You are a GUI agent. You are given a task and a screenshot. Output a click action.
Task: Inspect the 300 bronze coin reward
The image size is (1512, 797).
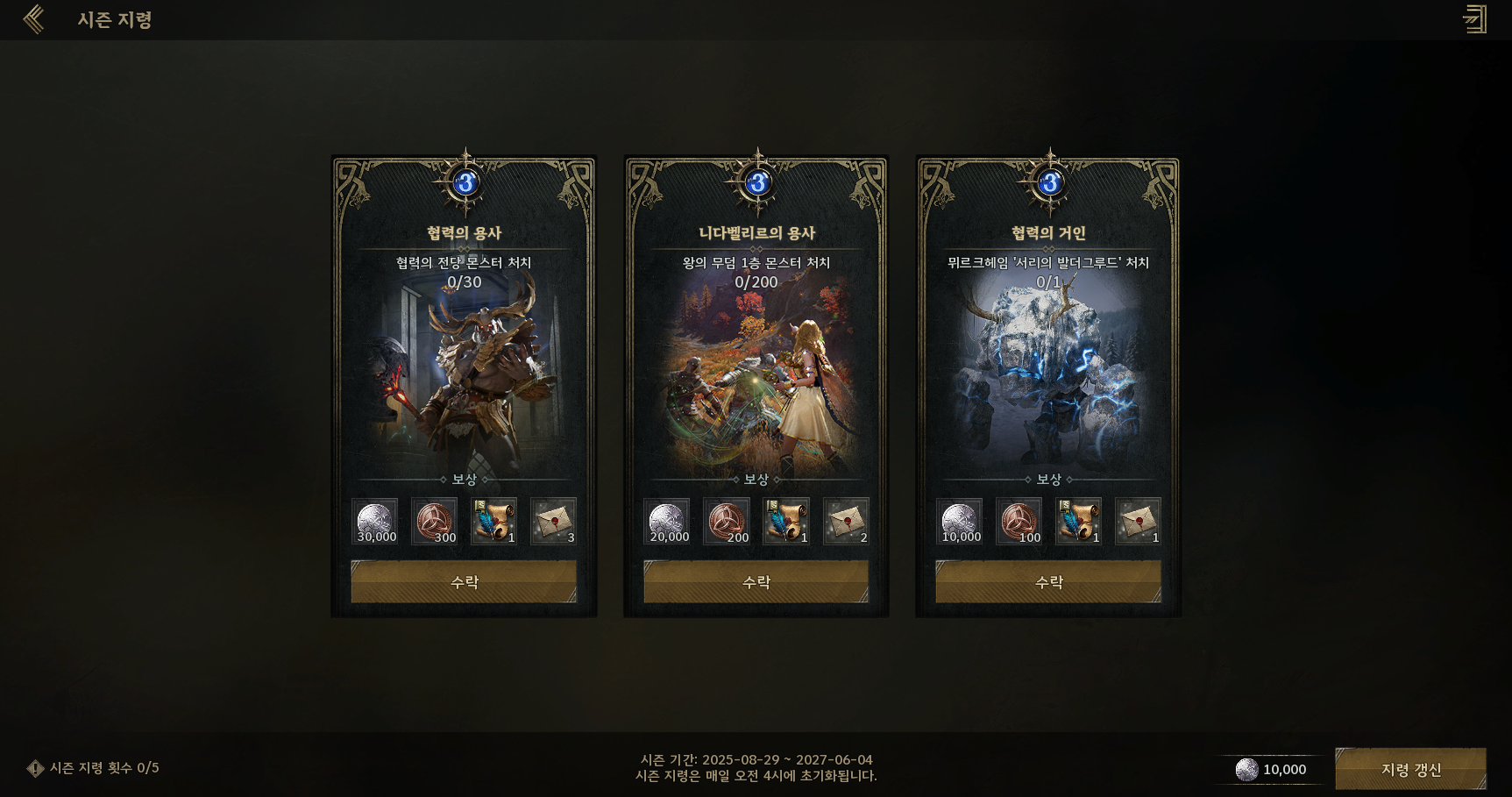435,522
